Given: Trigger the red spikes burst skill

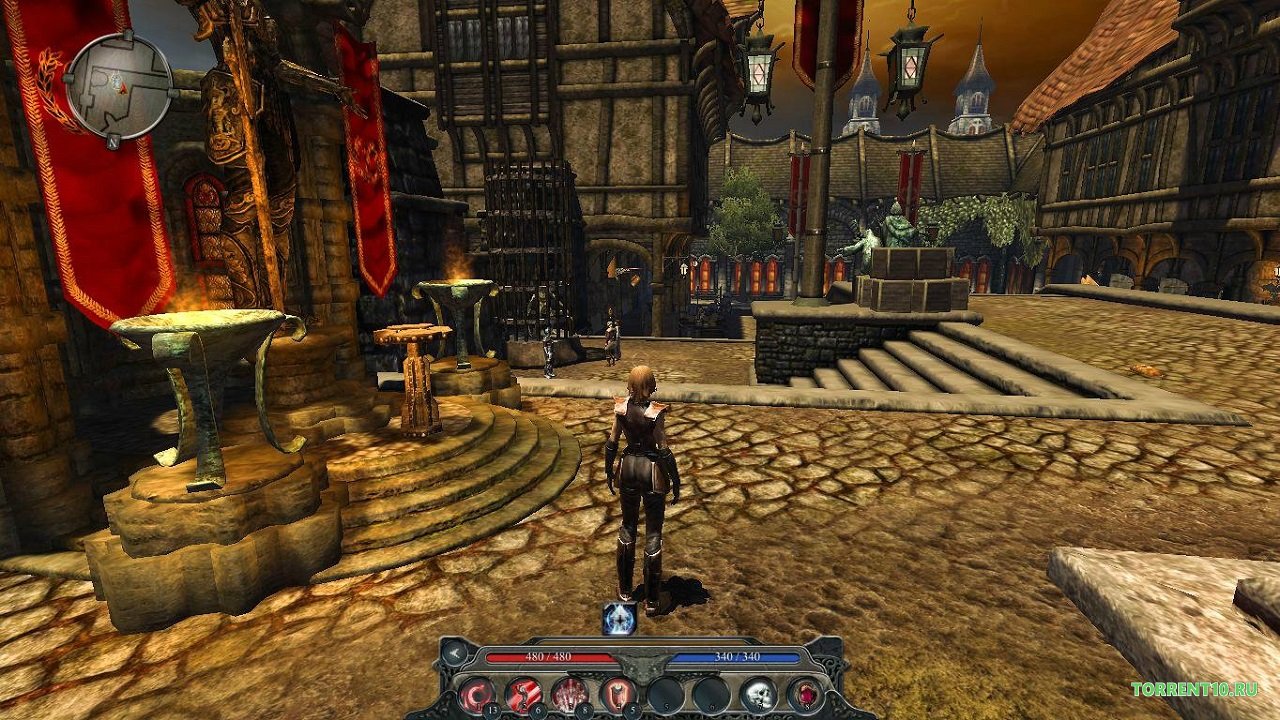Looking at the screenshot, I should click(x=570, y=693).
